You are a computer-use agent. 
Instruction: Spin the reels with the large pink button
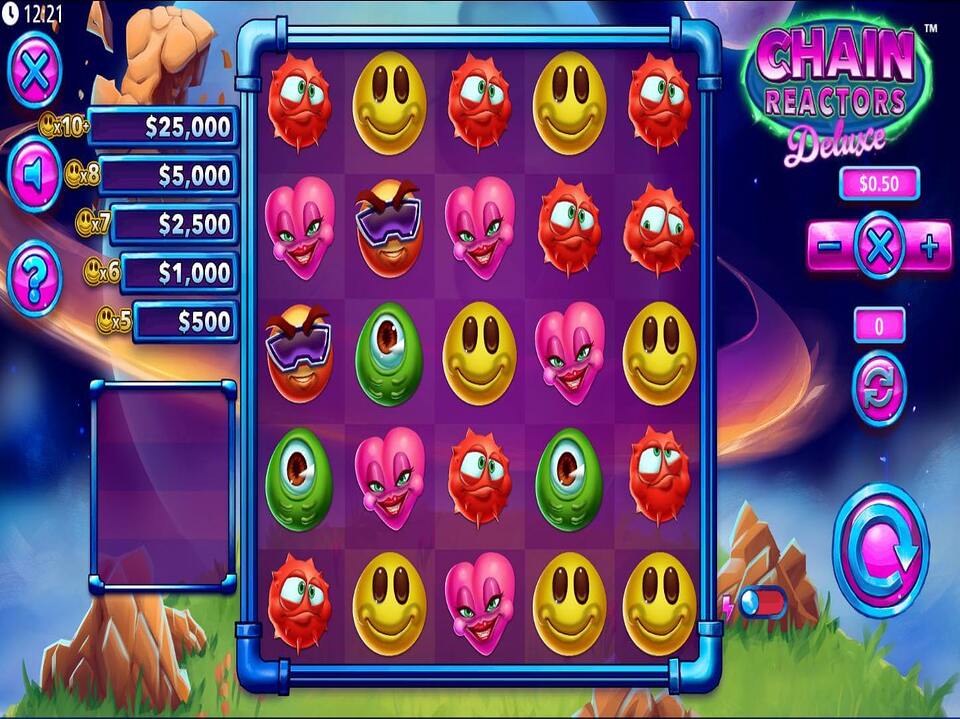coord(880,550)
